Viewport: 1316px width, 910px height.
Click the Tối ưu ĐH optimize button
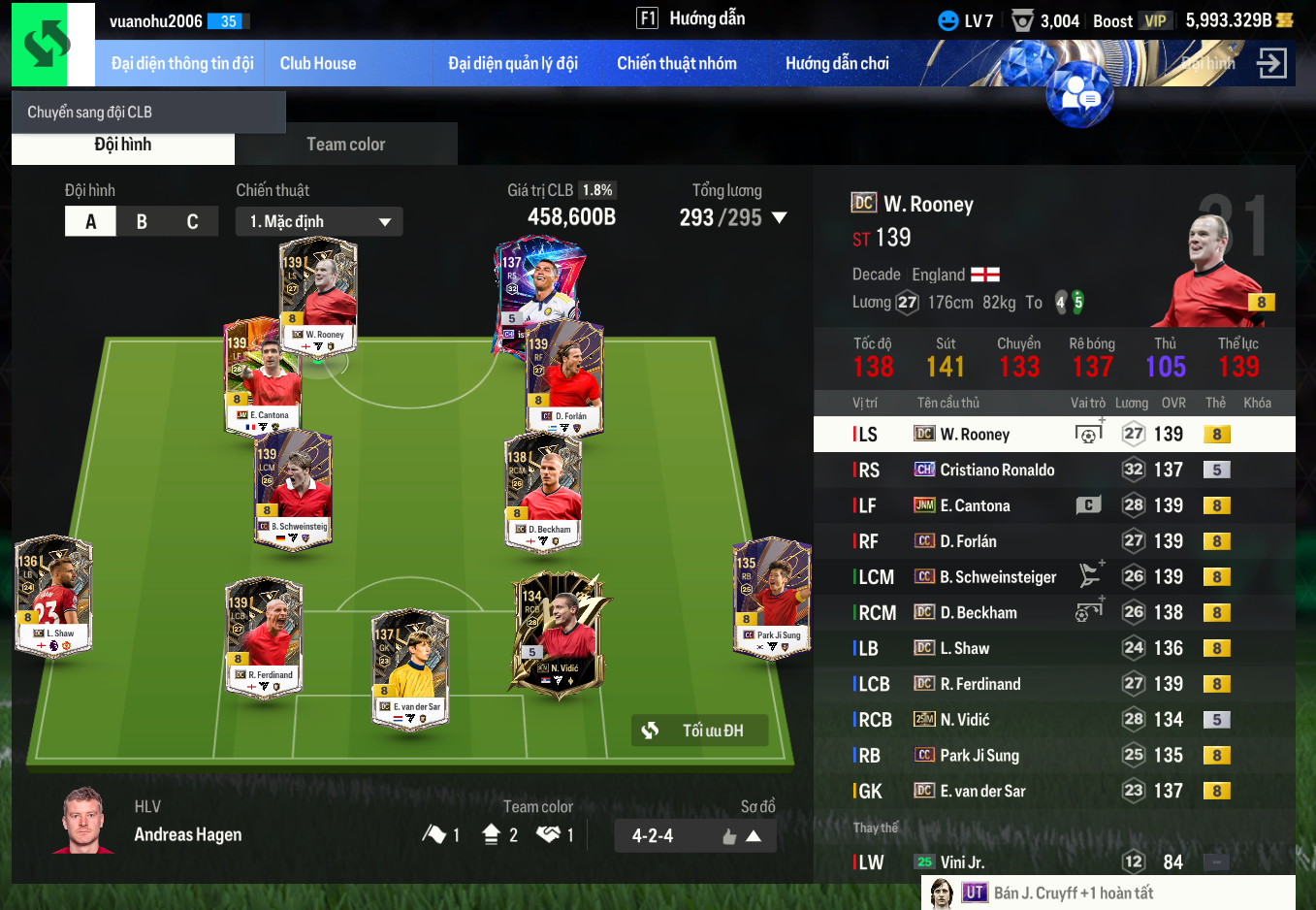click(x=700, y=731)
